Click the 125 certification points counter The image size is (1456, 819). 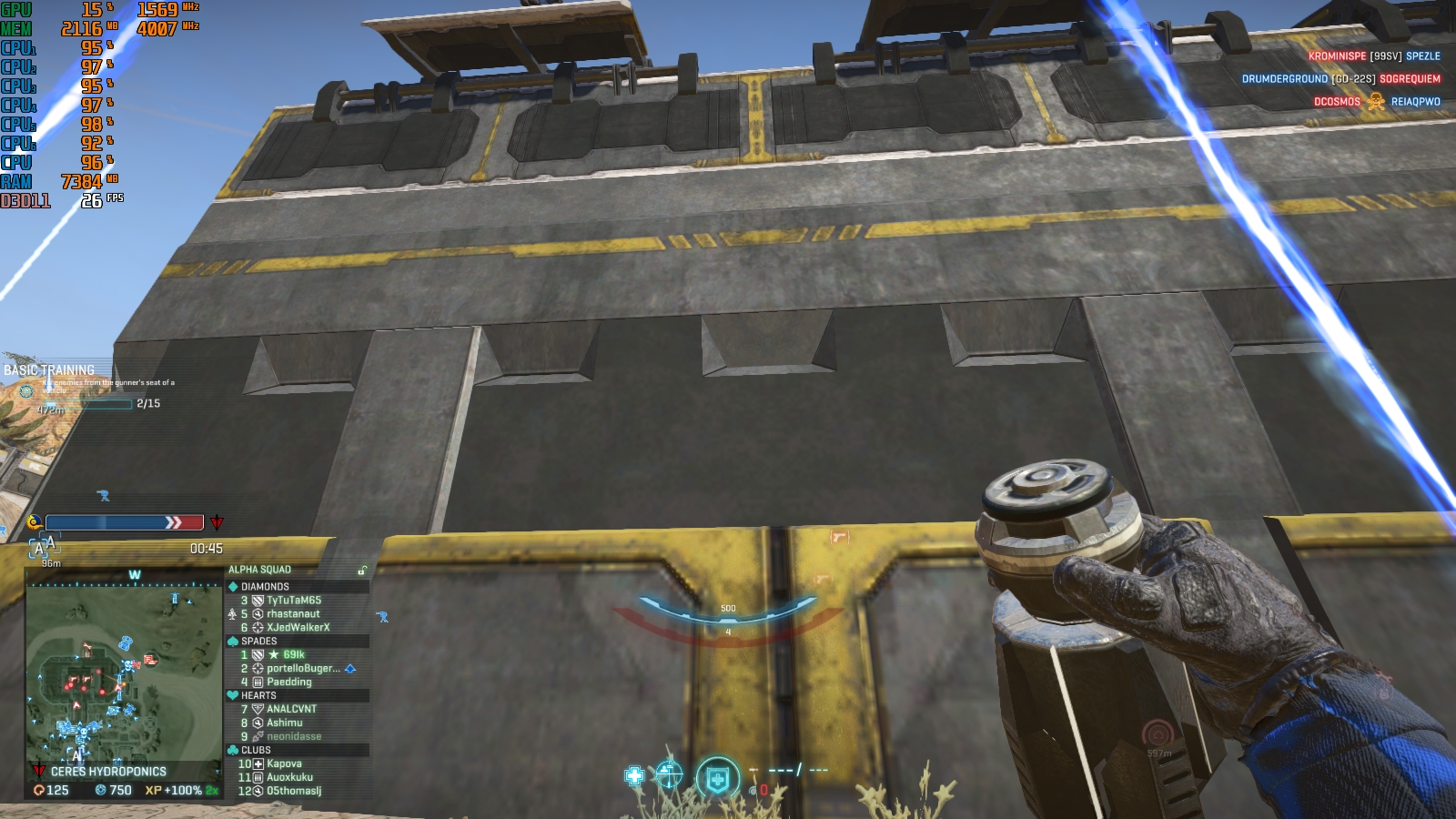48,792
